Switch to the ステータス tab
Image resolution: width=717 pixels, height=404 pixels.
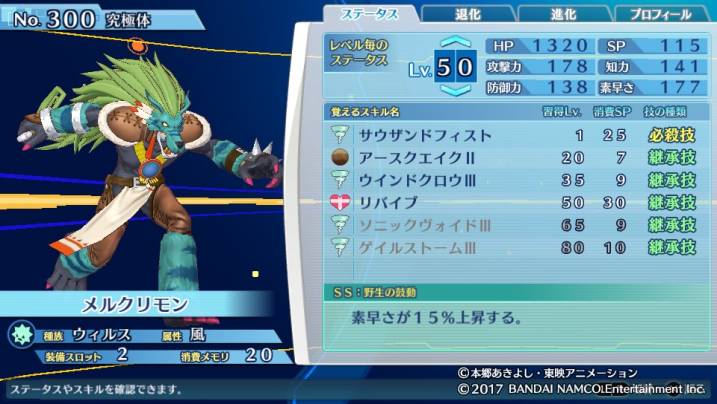point(372,13)
